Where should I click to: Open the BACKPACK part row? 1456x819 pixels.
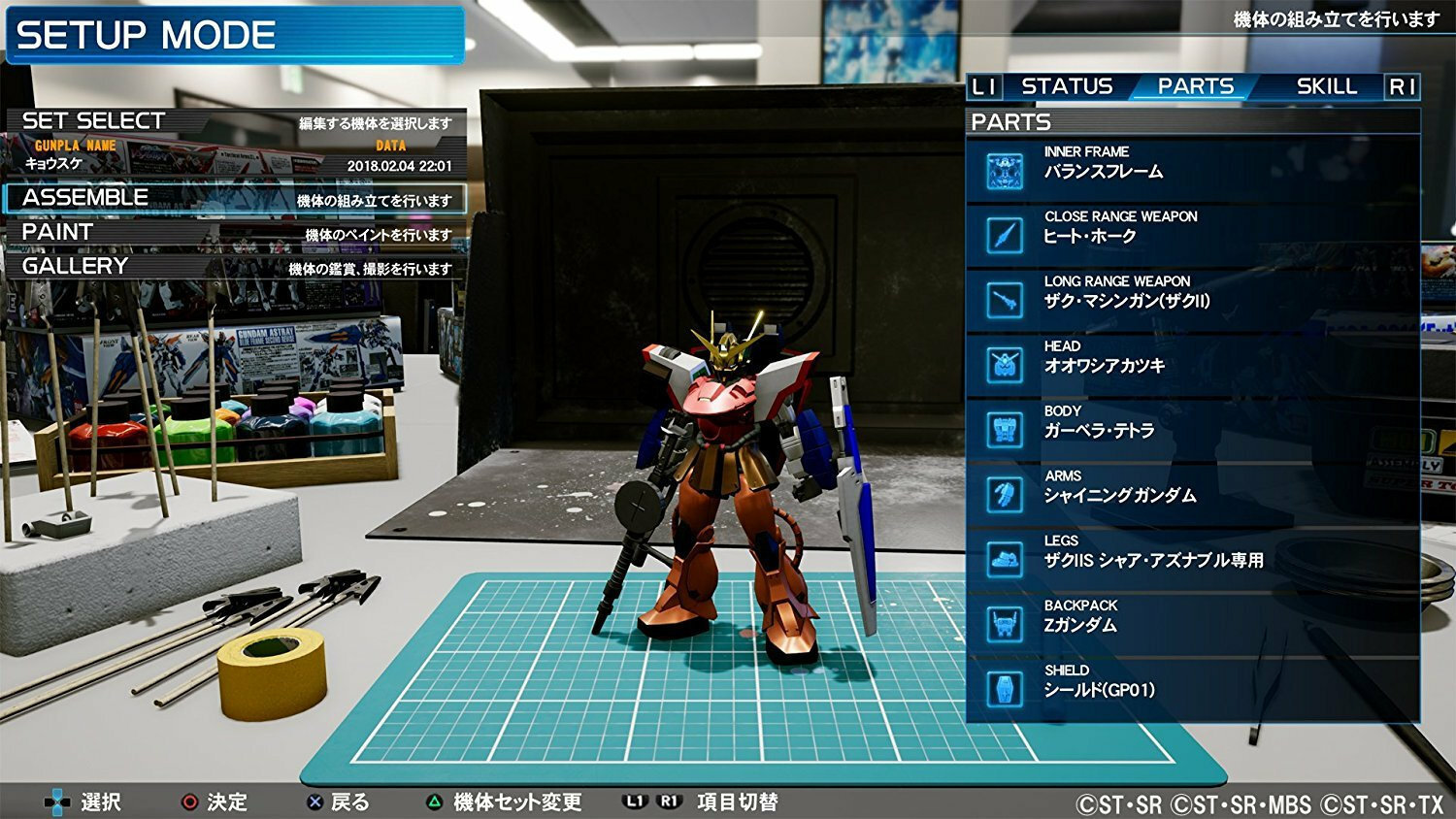(x=1192, y=624)
